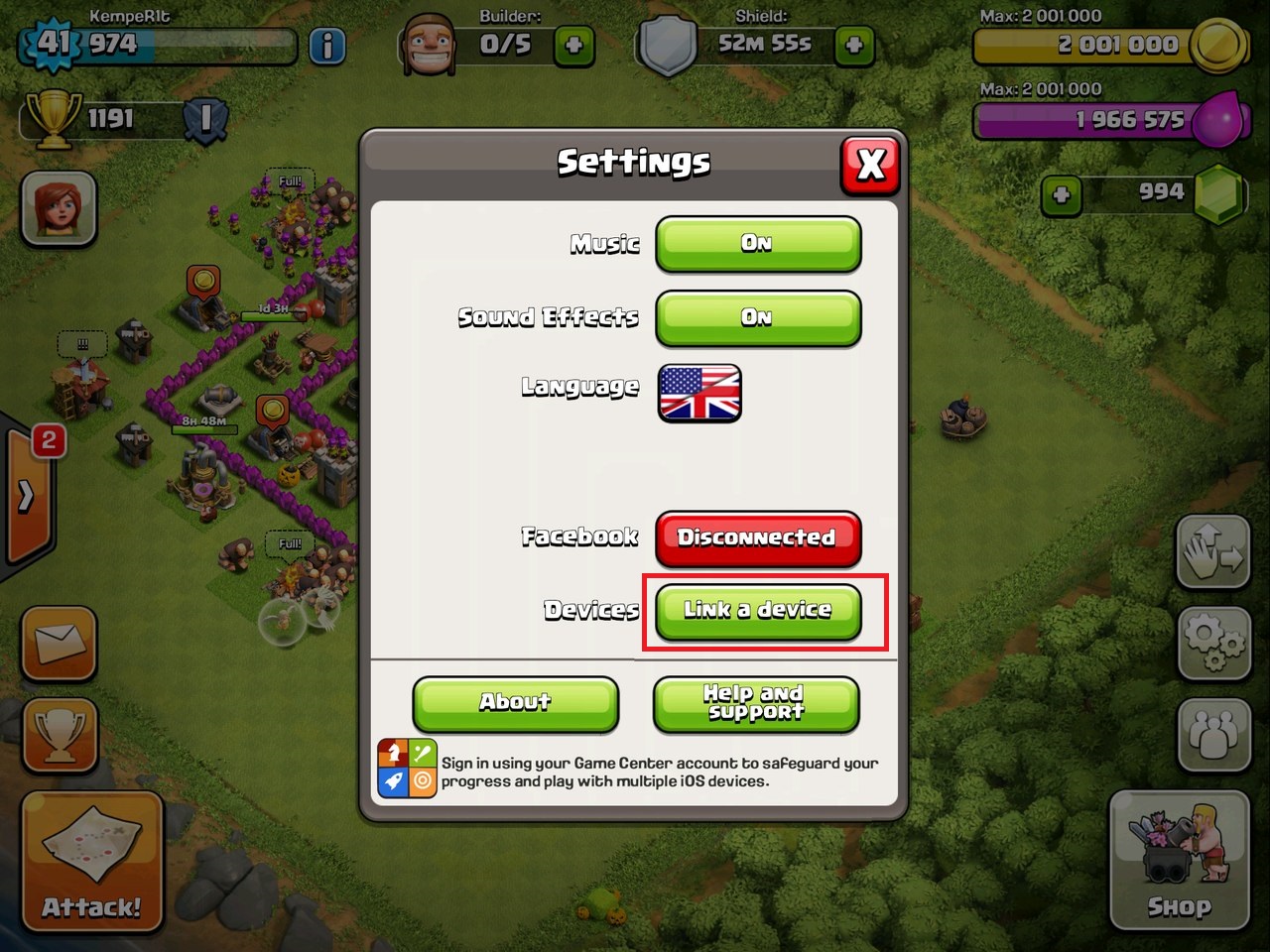Change language via the flag icon
This screenshot has width=1270, height=952.
point(699,394)
